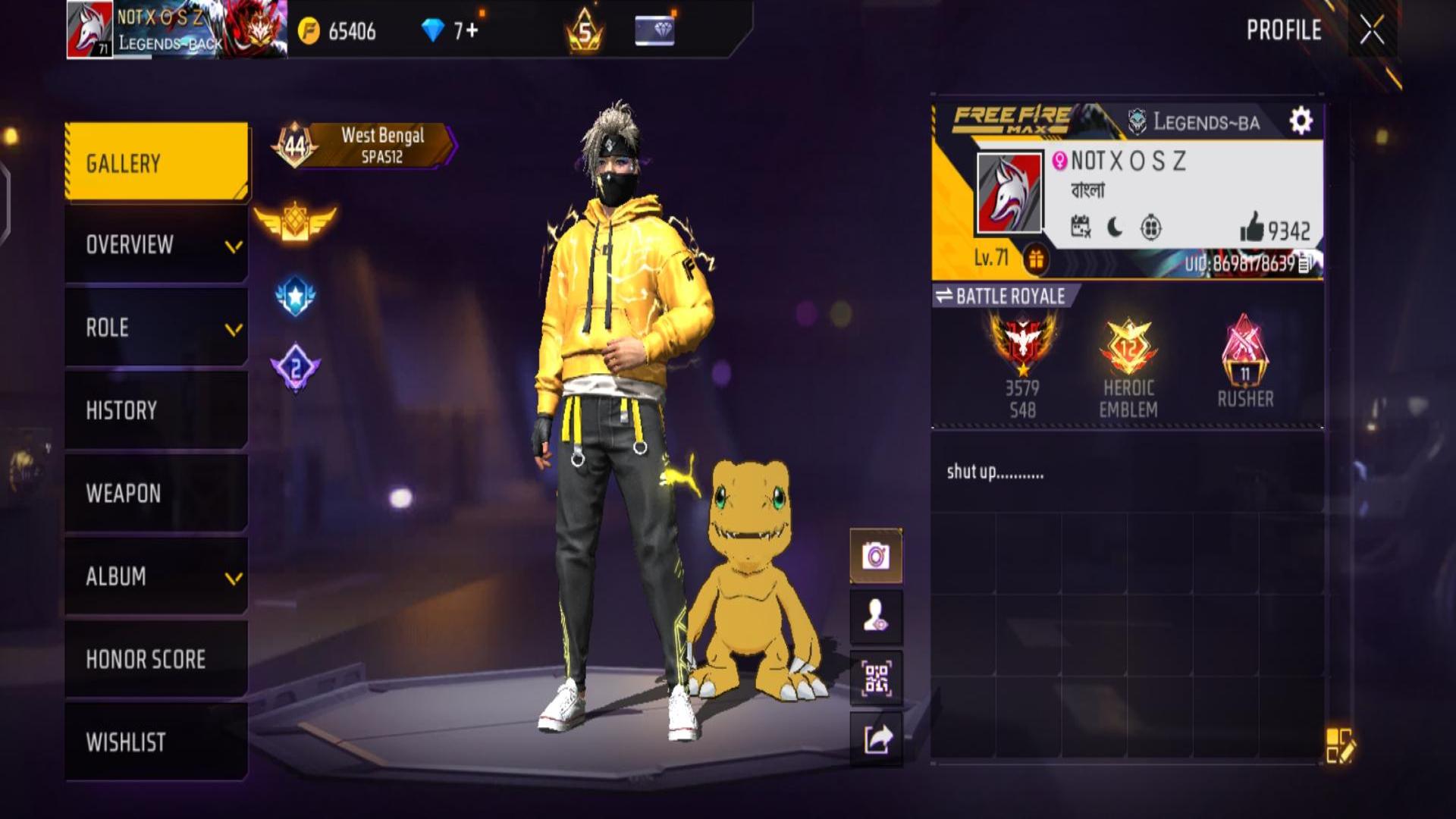Tap the thumbs-up likes icon
Image resolution: width=1456 pixels, height=819 pixels.
(x=1252, y=227)
